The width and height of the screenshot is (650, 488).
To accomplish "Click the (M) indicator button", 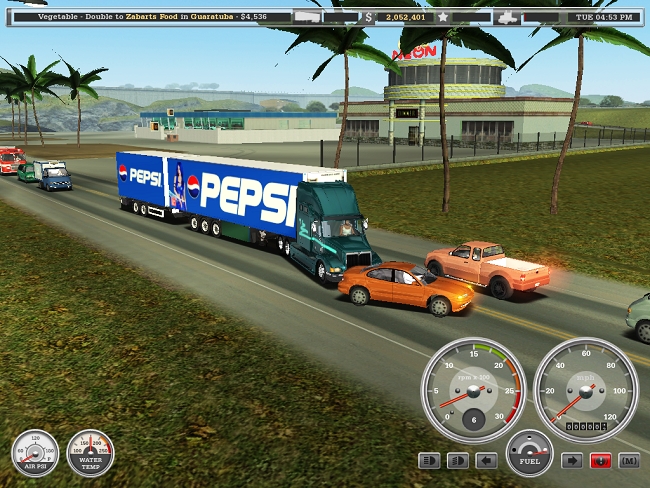I will click(x=629, y=461).
